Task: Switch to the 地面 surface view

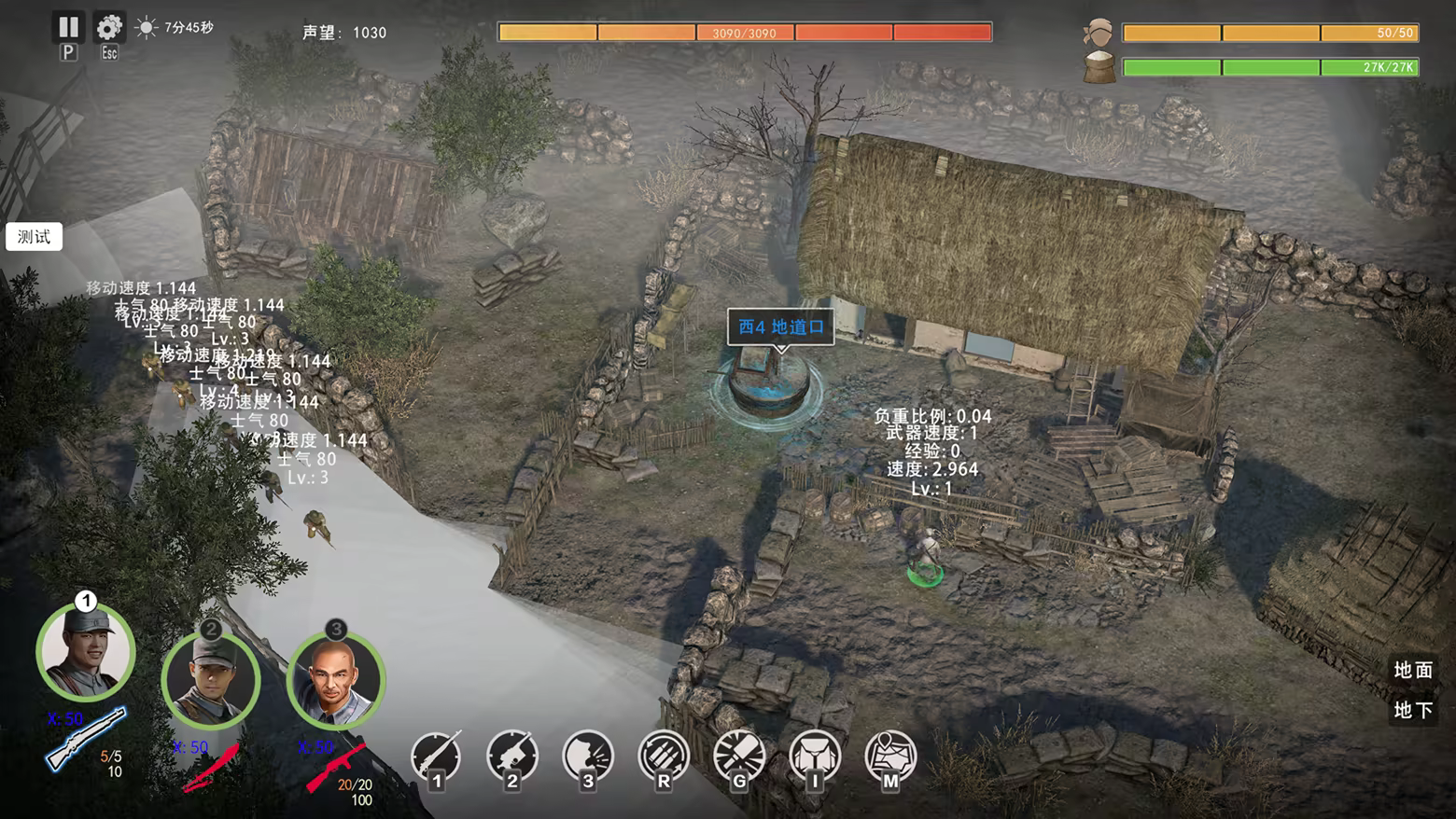Action: (x=1413, y=670)
